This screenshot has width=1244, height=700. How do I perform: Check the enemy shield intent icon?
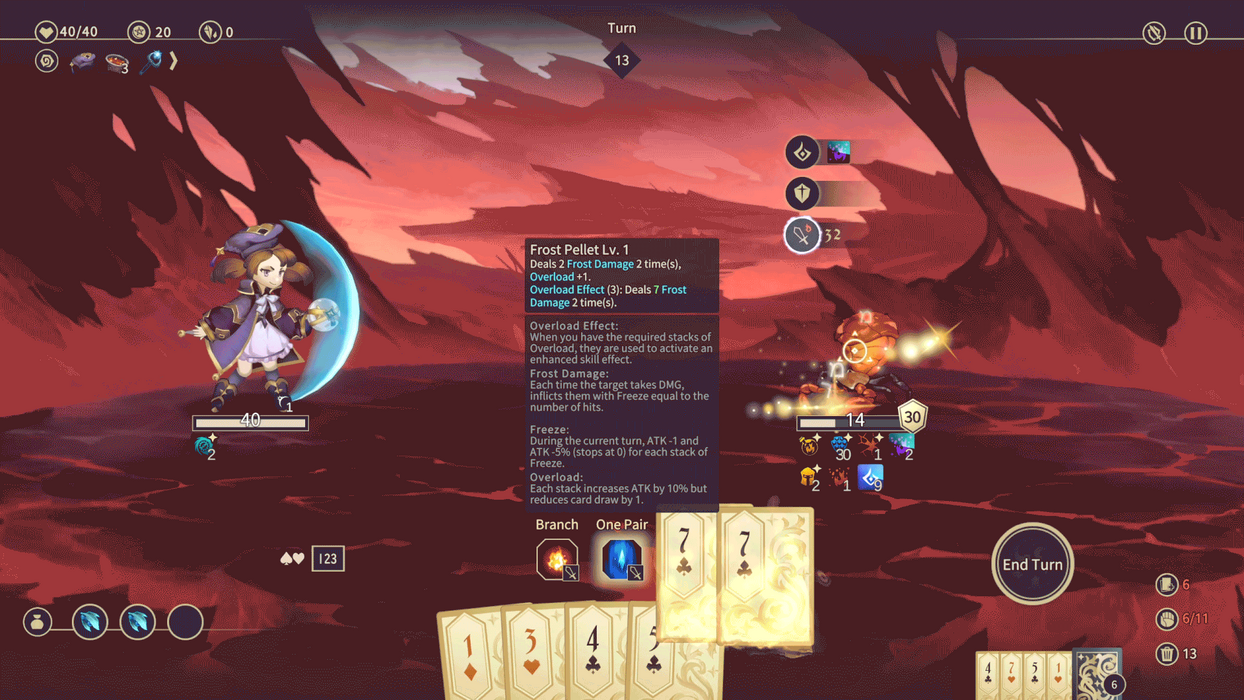802,193
